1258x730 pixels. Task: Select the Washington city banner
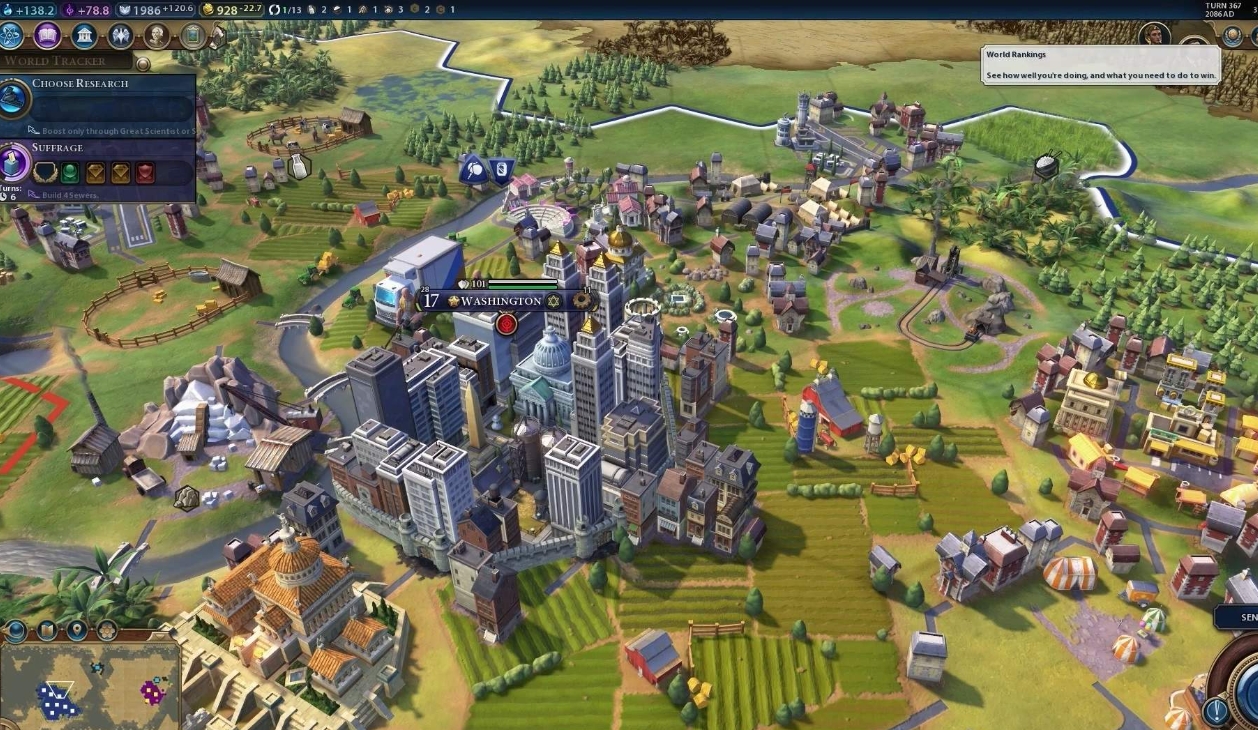click(500, 301)
